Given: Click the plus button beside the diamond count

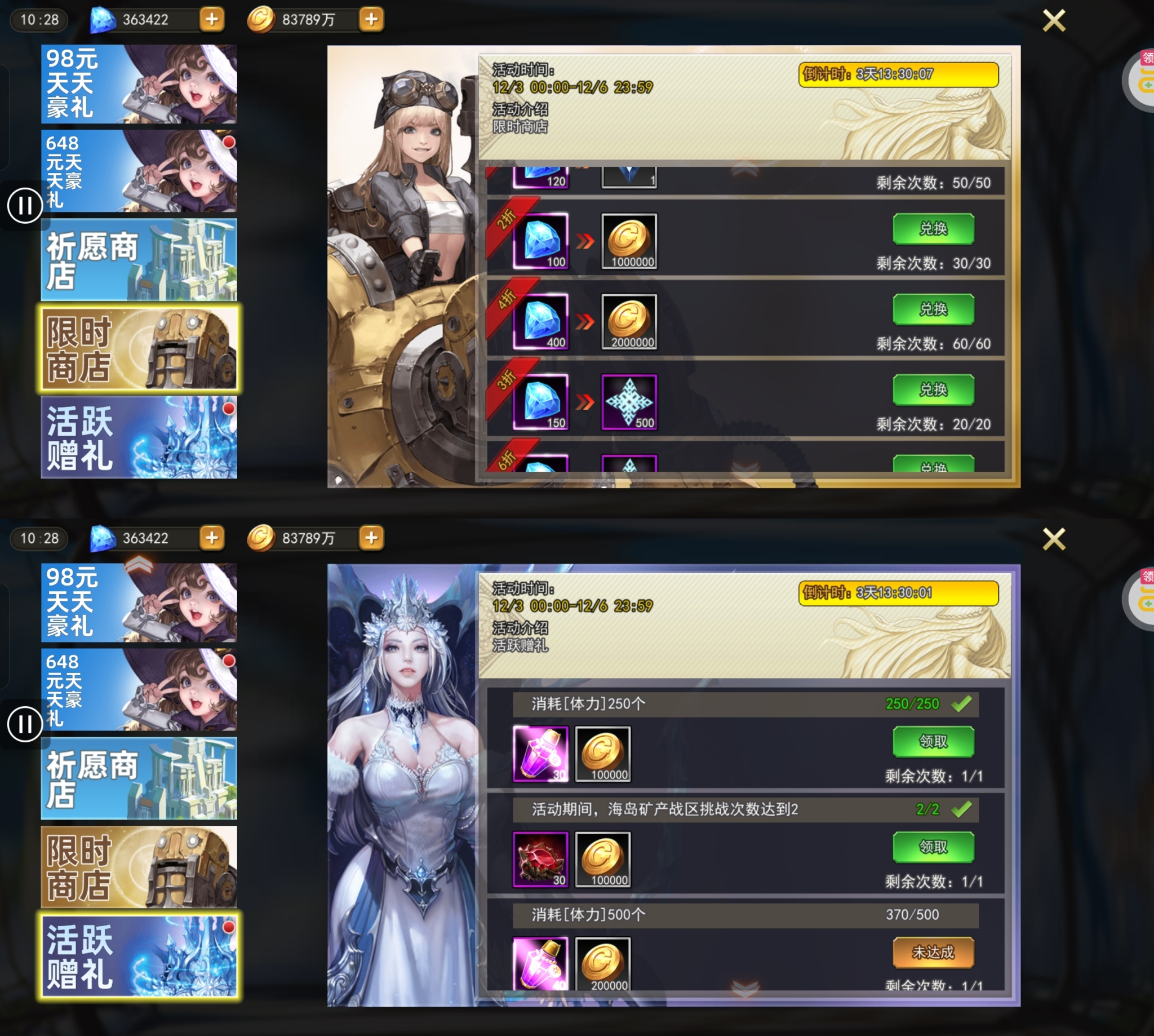Looking at the screenshot, I should [x=212, y=20].
